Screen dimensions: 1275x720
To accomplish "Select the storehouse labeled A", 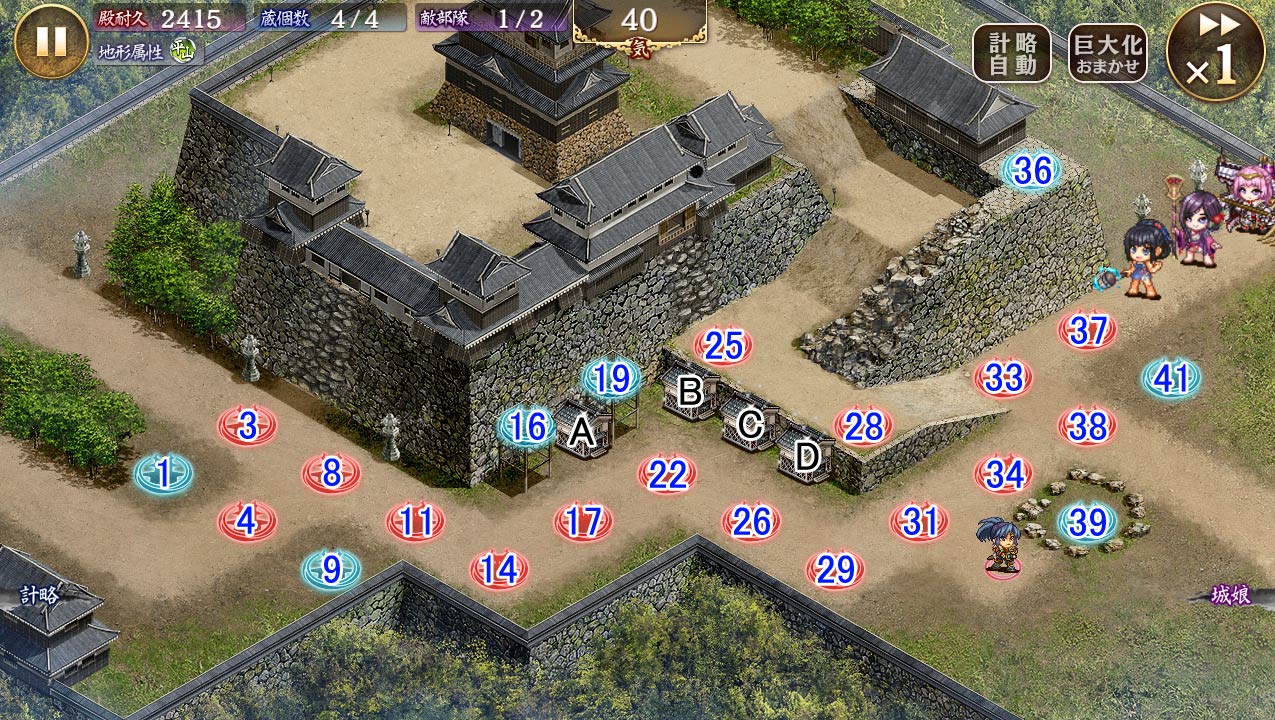I will tap(582, 432).
